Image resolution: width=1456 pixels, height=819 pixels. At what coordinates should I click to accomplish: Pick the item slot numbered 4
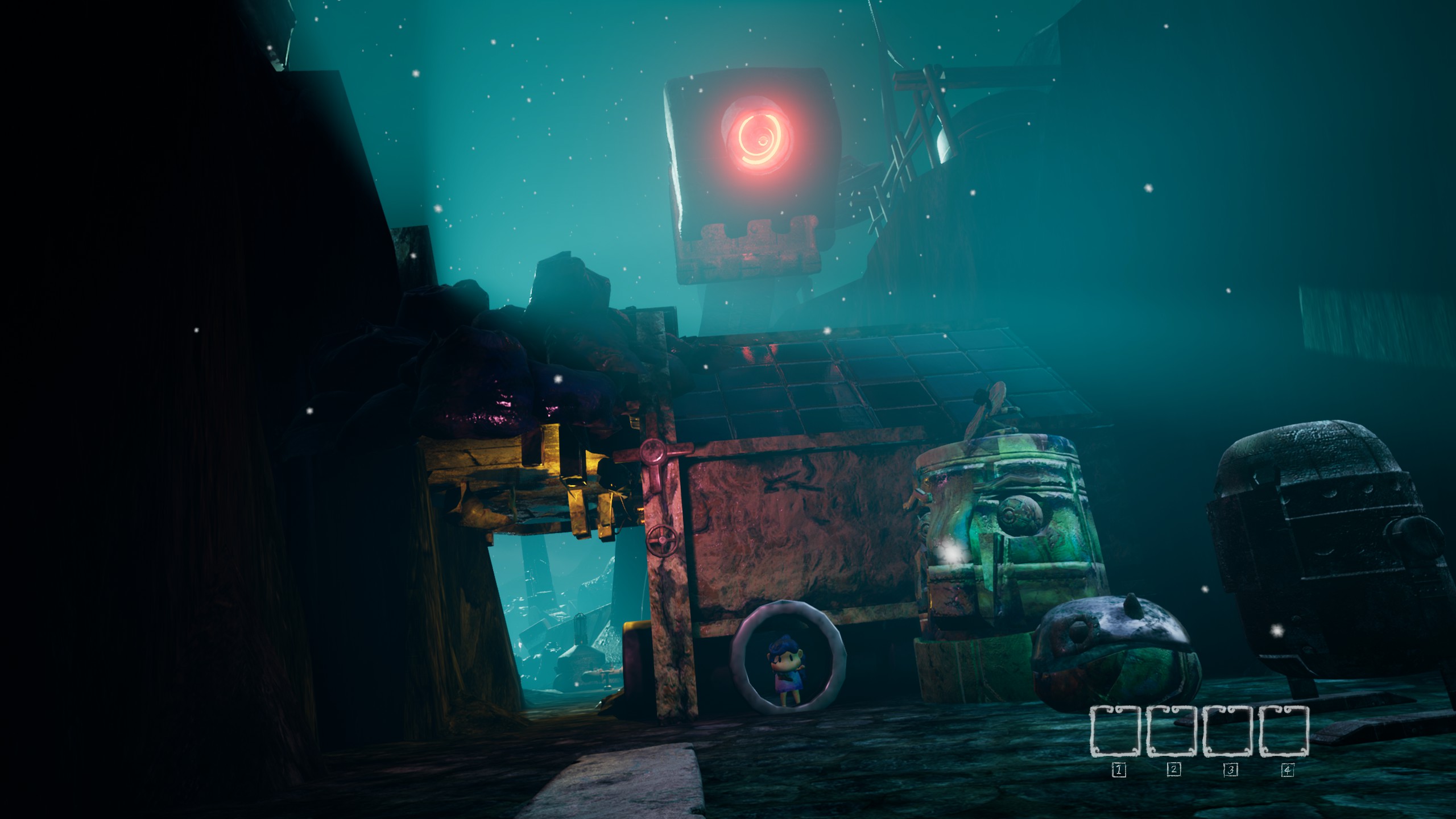pos(1284,731)
